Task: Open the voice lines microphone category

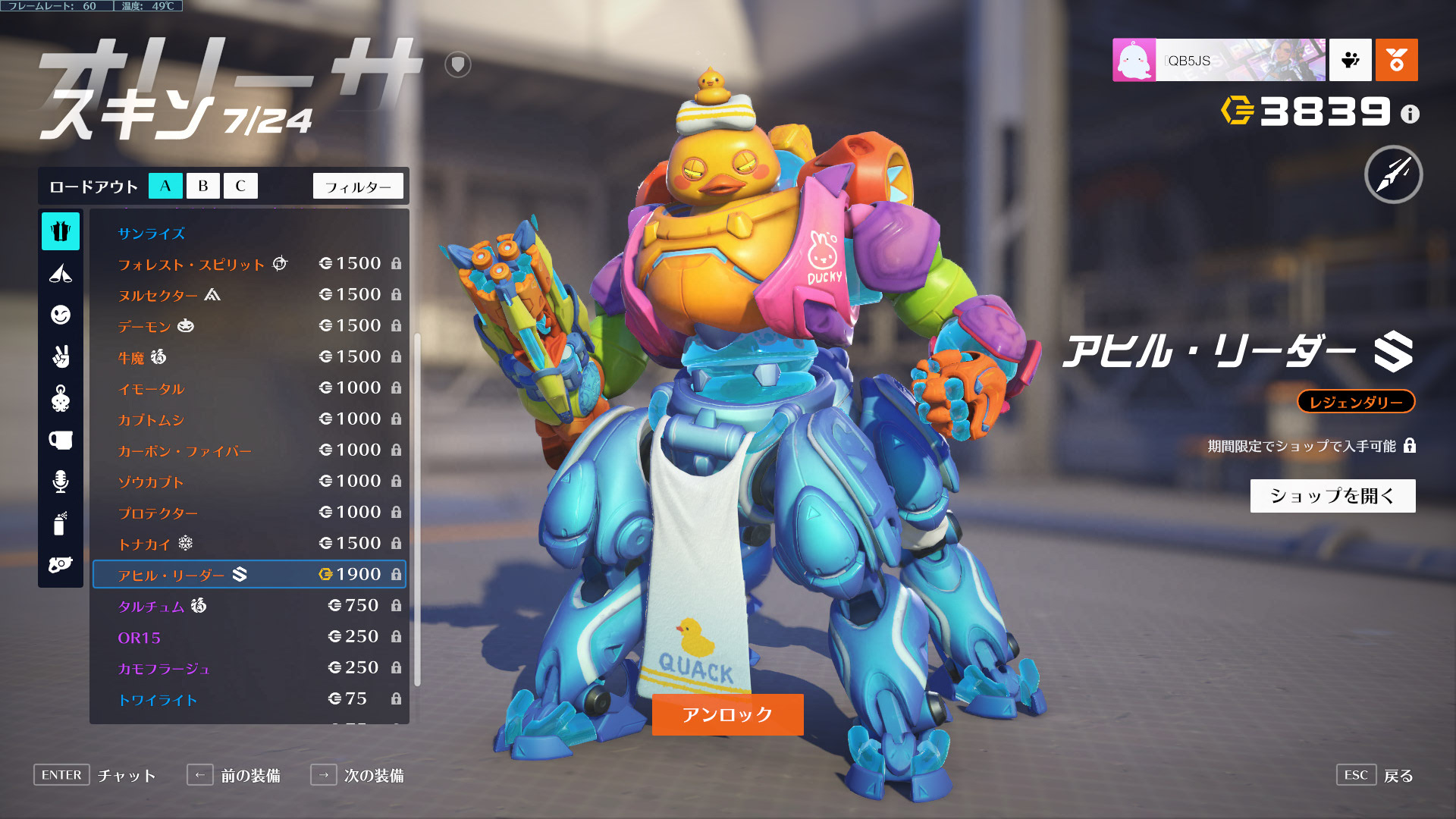Action: tap(61, 482)
